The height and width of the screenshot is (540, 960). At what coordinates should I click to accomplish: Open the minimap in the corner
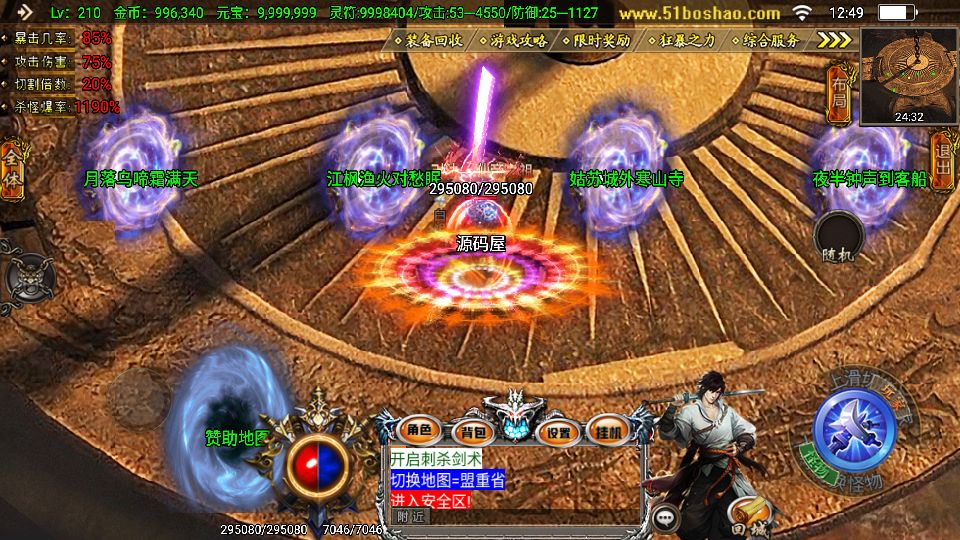[908, 75]
